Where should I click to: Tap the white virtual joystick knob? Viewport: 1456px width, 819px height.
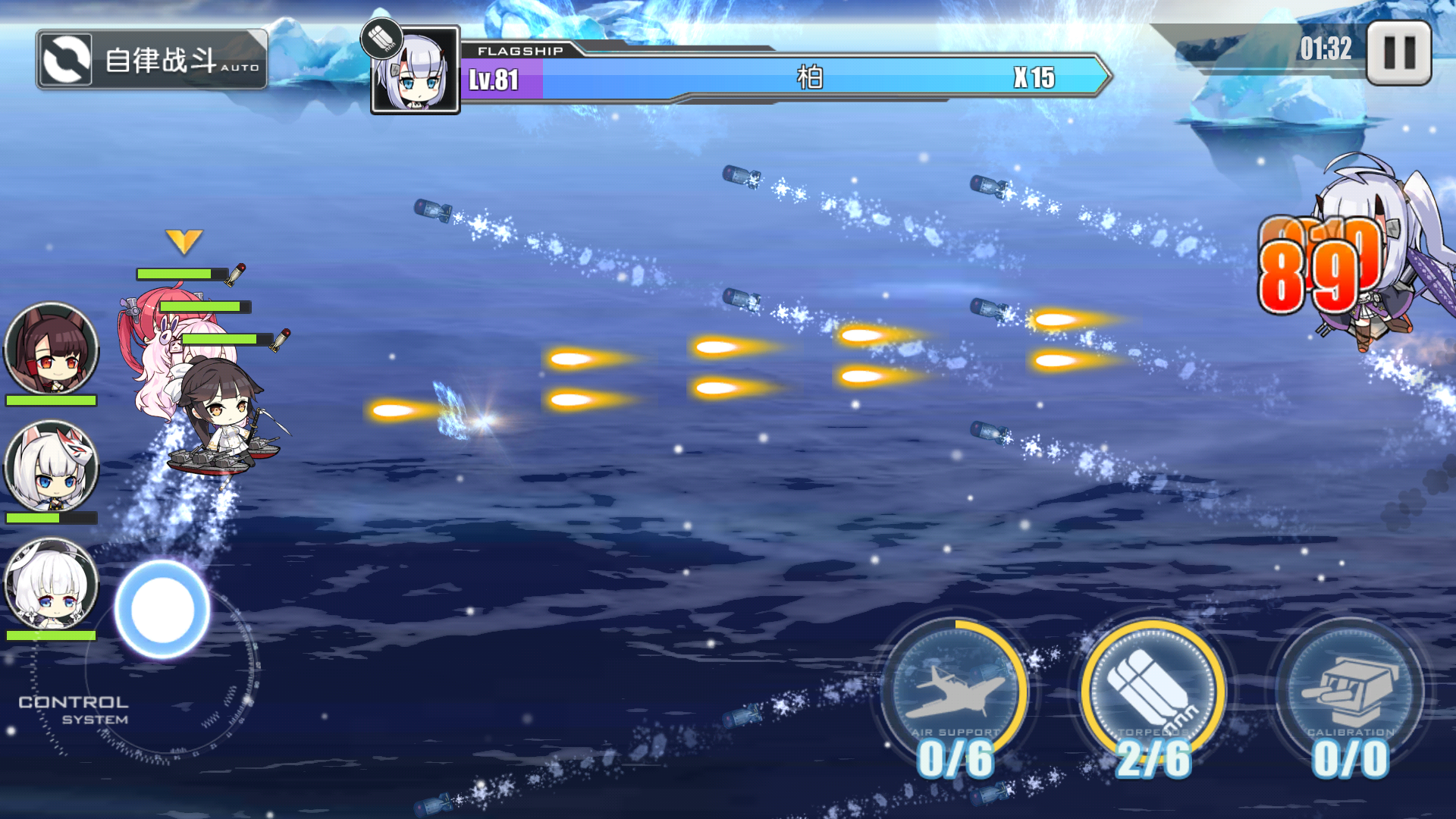[162, 610]
